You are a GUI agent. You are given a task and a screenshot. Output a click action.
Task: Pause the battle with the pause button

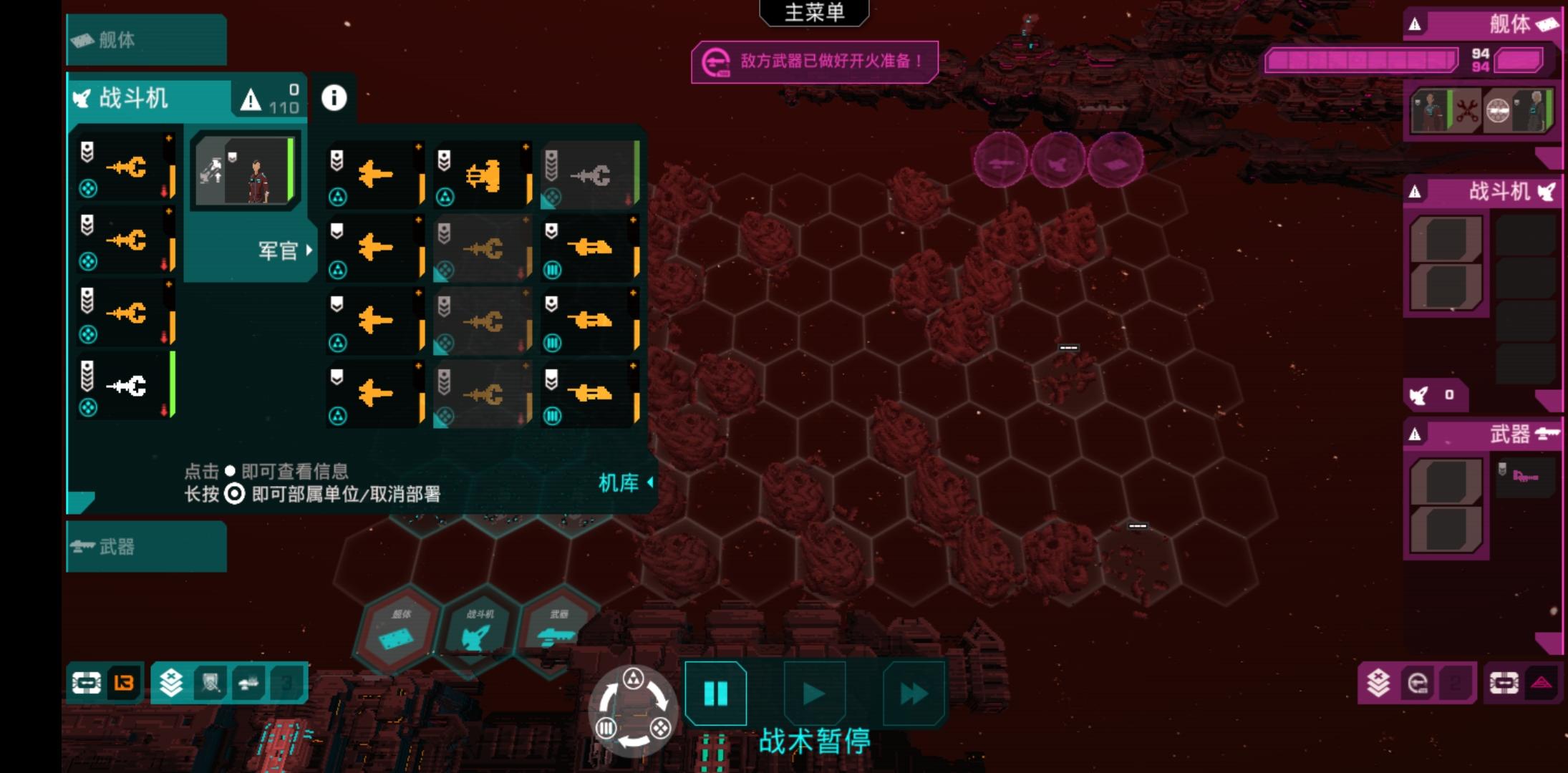pos(715,693)
